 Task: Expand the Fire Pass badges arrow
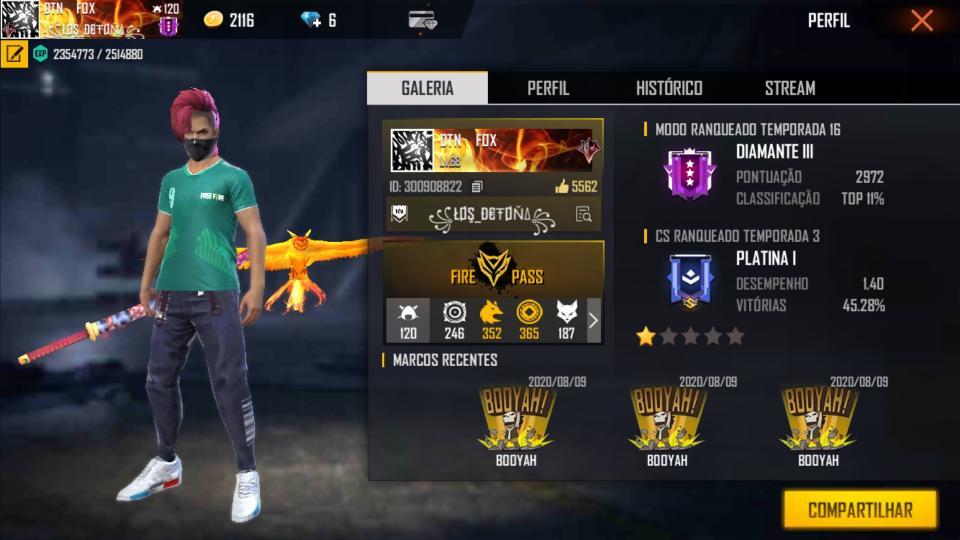pos(593,320)
